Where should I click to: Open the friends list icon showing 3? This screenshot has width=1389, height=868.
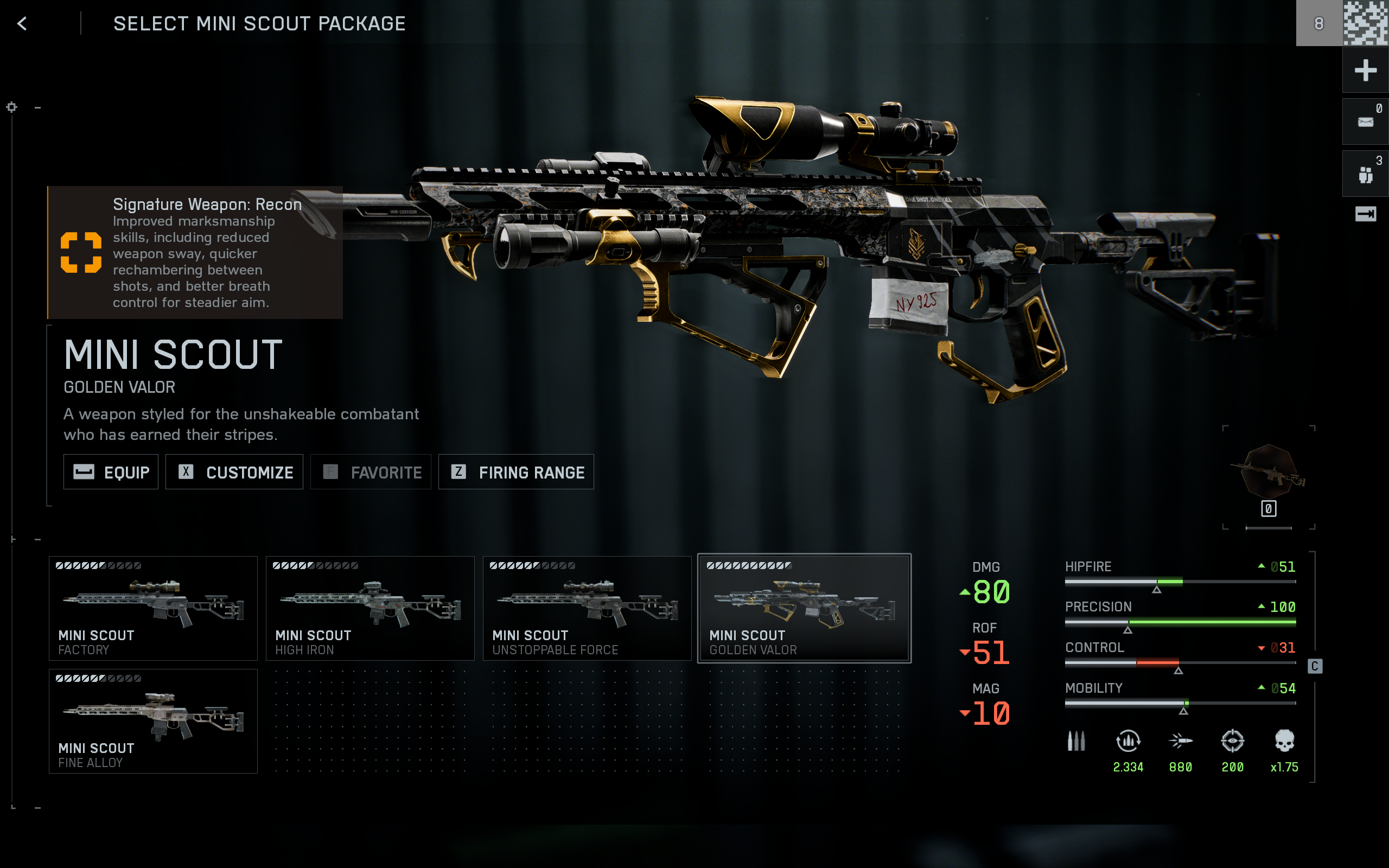1366,172
